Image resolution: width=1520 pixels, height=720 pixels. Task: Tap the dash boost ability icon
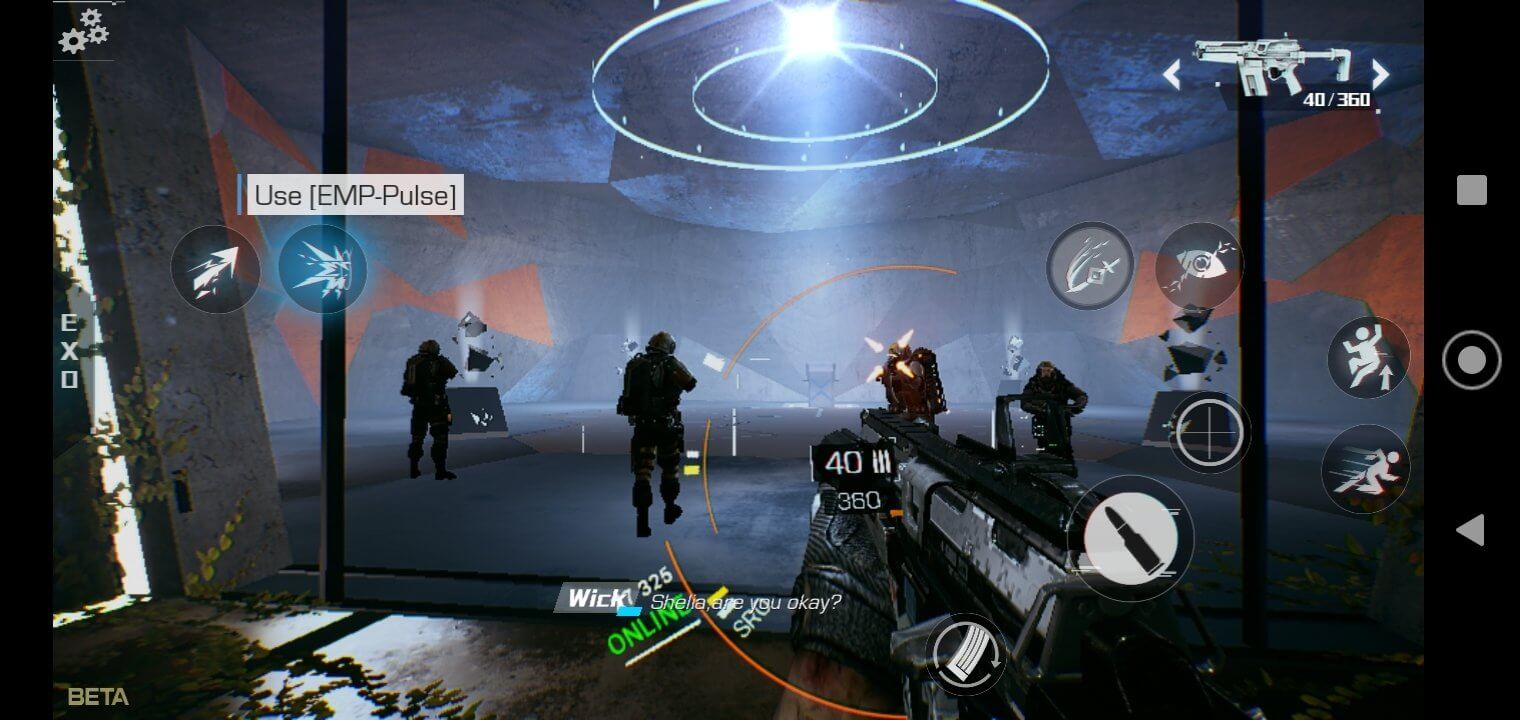pyautogui.click(x=217, y=268)
